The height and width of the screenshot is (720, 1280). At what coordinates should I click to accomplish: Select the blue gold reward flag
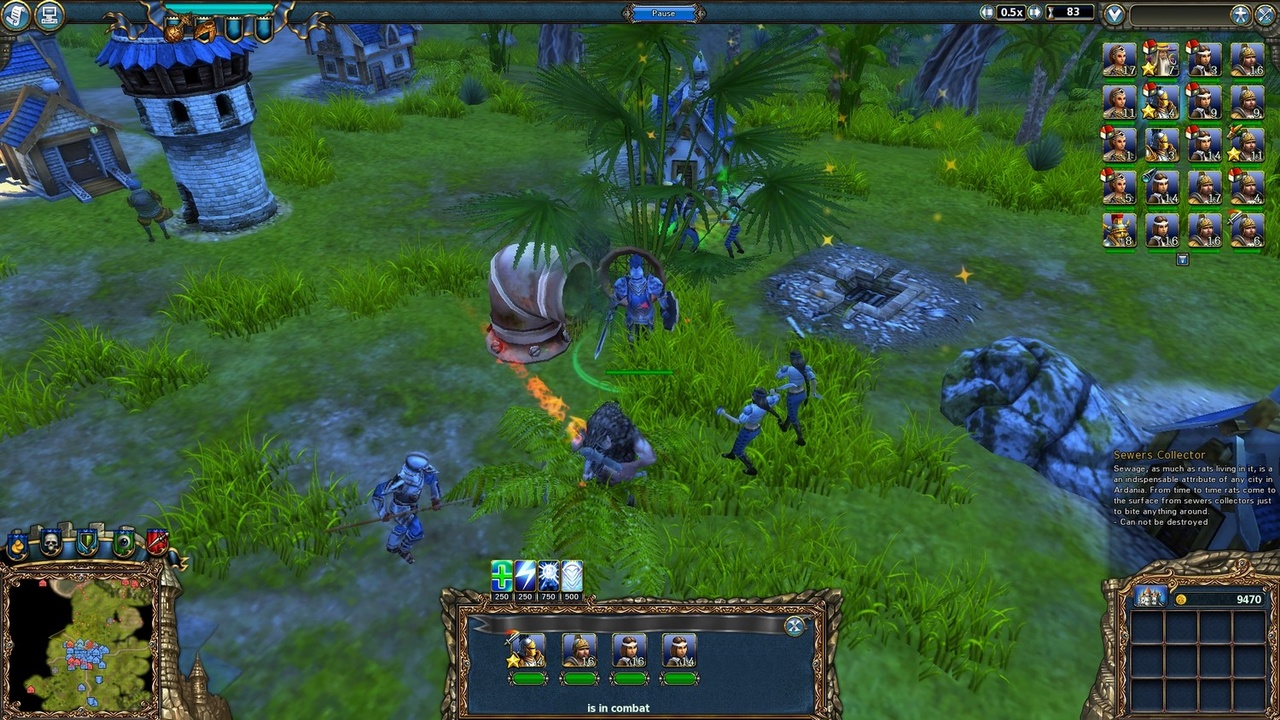(x=17, y=543)
